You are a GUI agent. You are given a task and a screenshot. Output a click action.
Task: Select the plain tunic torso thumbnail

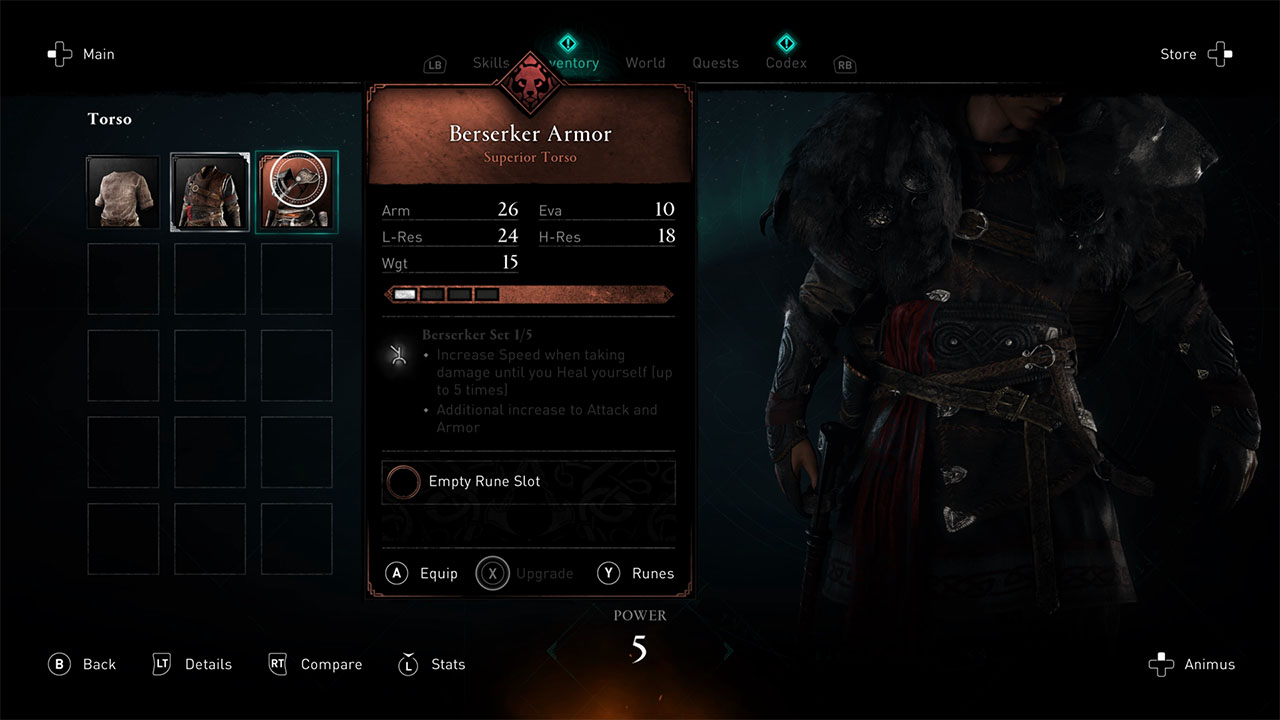[x=123, y=191]
